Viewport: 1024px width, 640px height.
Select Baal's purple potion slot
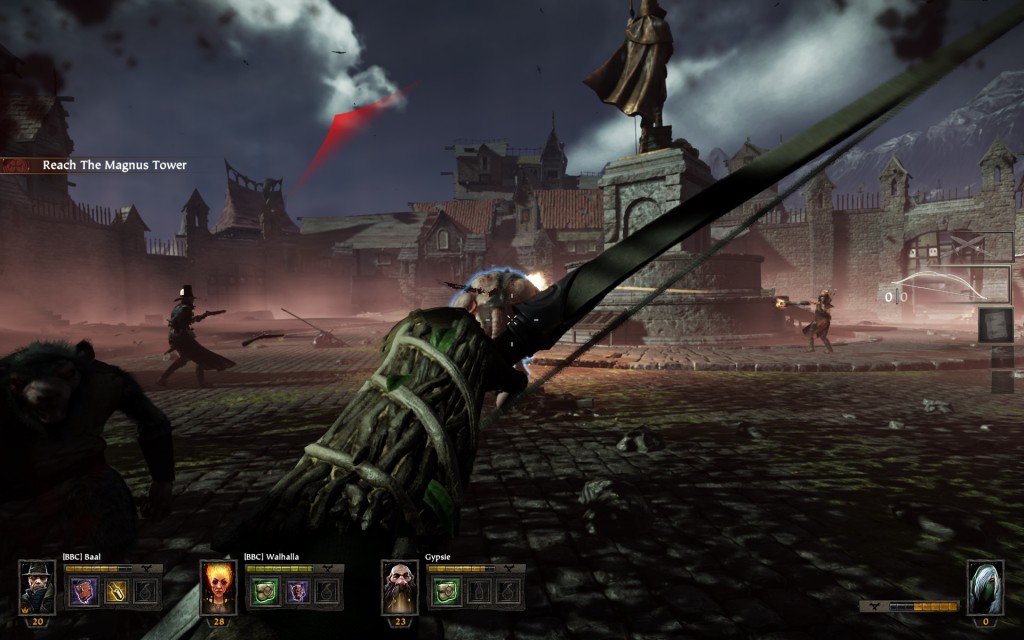click(x=82, y=591)
